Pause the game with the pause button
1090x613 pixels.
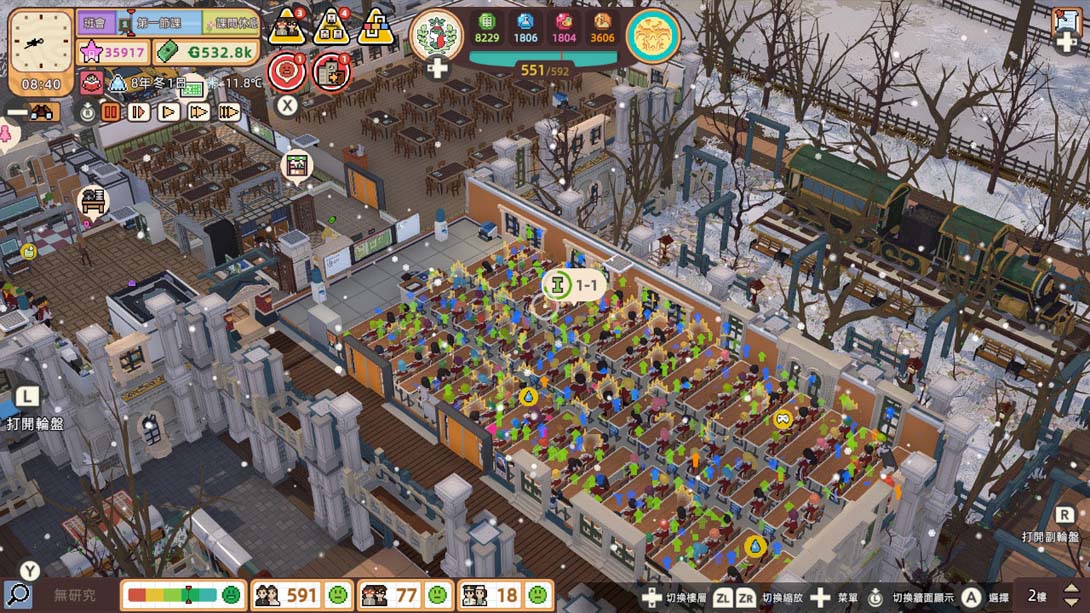pyautogui.click(x=110, y=112)
